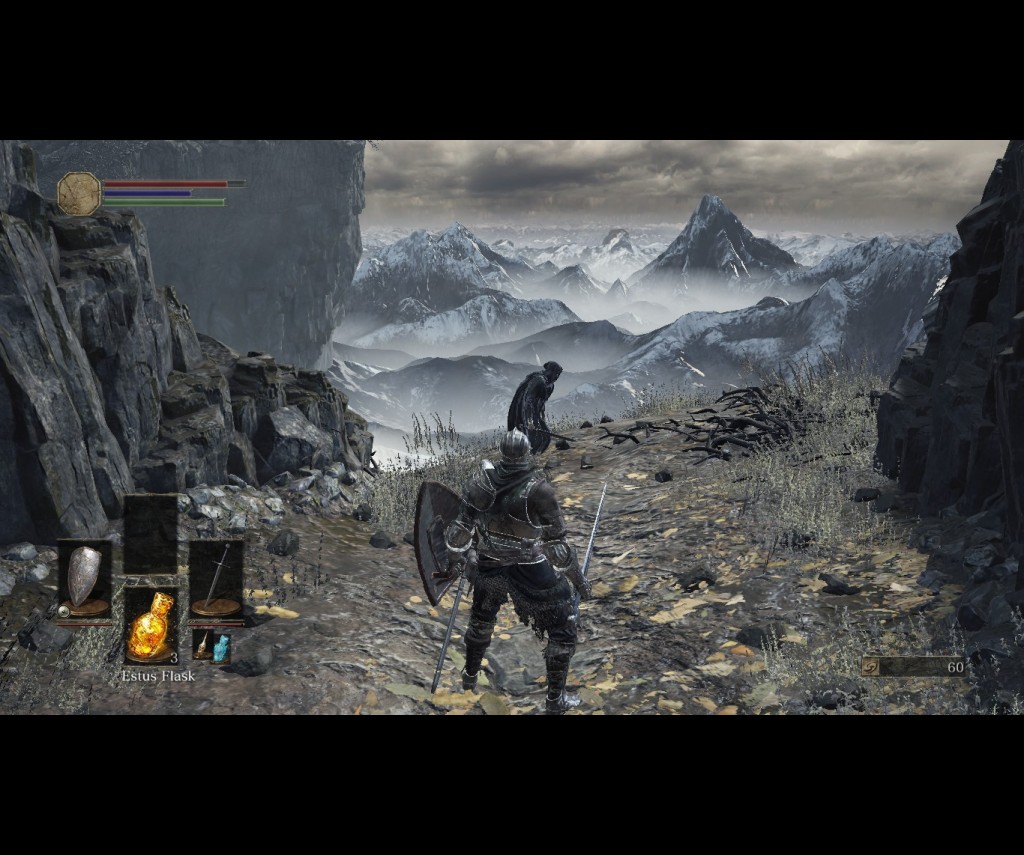Click the blue Ashen Estus Flask icon
Viewport: 1024px width, 855px height.
(x=221, y=647)
